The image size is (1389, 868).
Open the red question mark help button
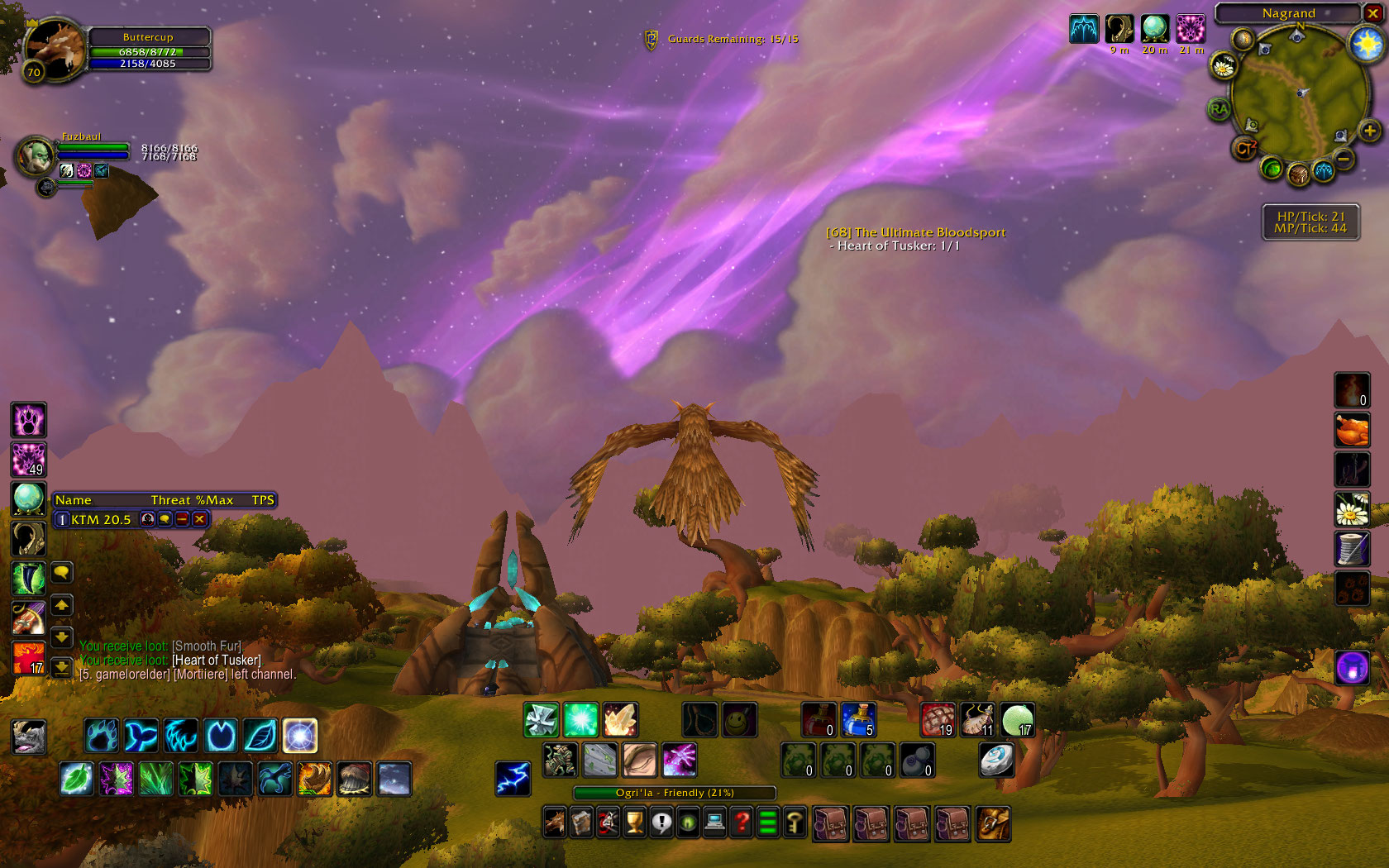(742, 823)
